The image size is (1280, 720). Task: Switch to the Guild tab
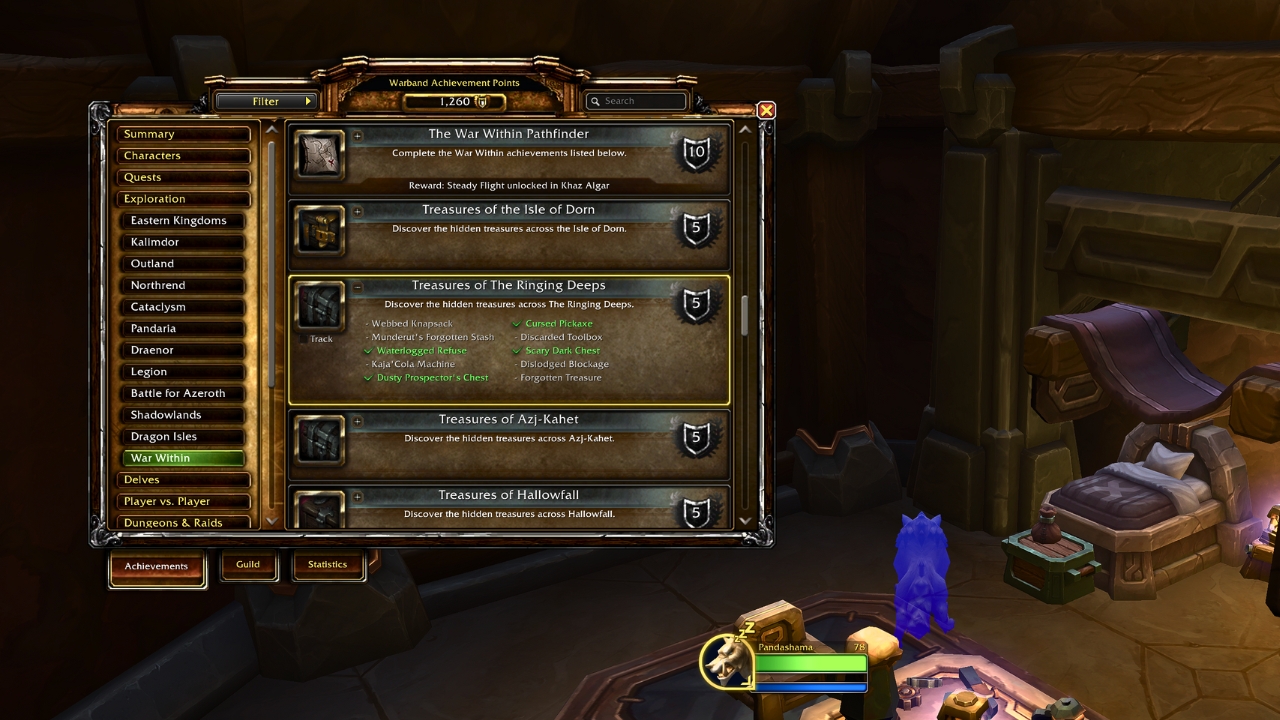tap(248, 564)
